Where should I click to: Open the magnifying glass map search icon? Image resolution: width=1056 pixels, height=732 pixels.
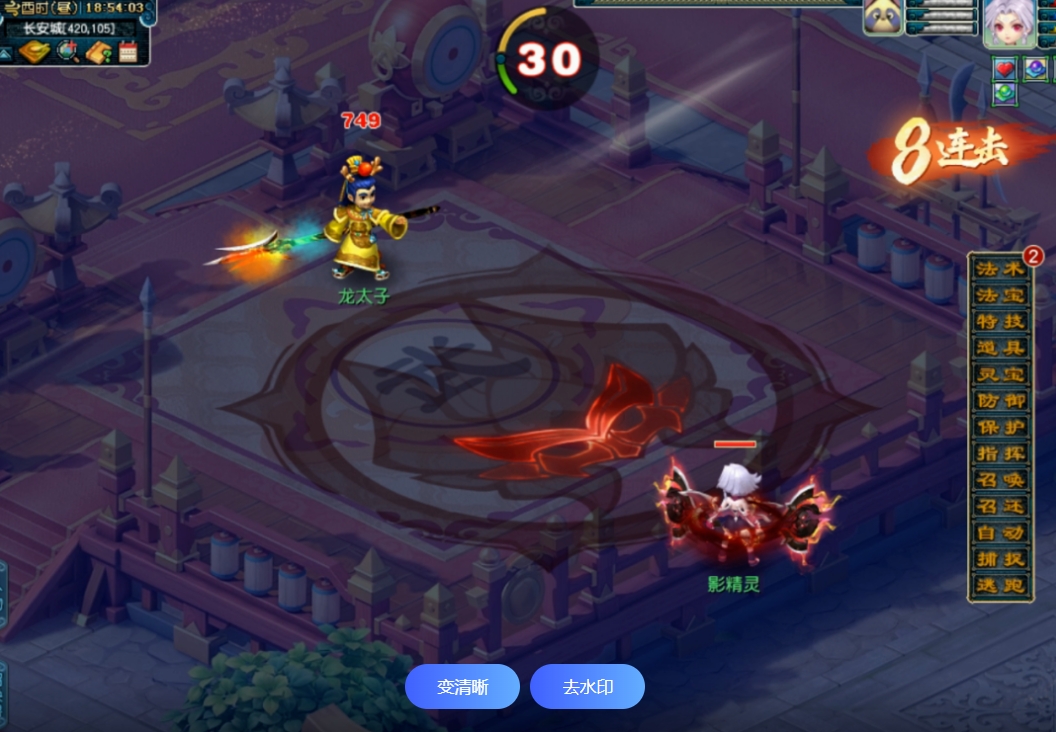click(68, 52)
